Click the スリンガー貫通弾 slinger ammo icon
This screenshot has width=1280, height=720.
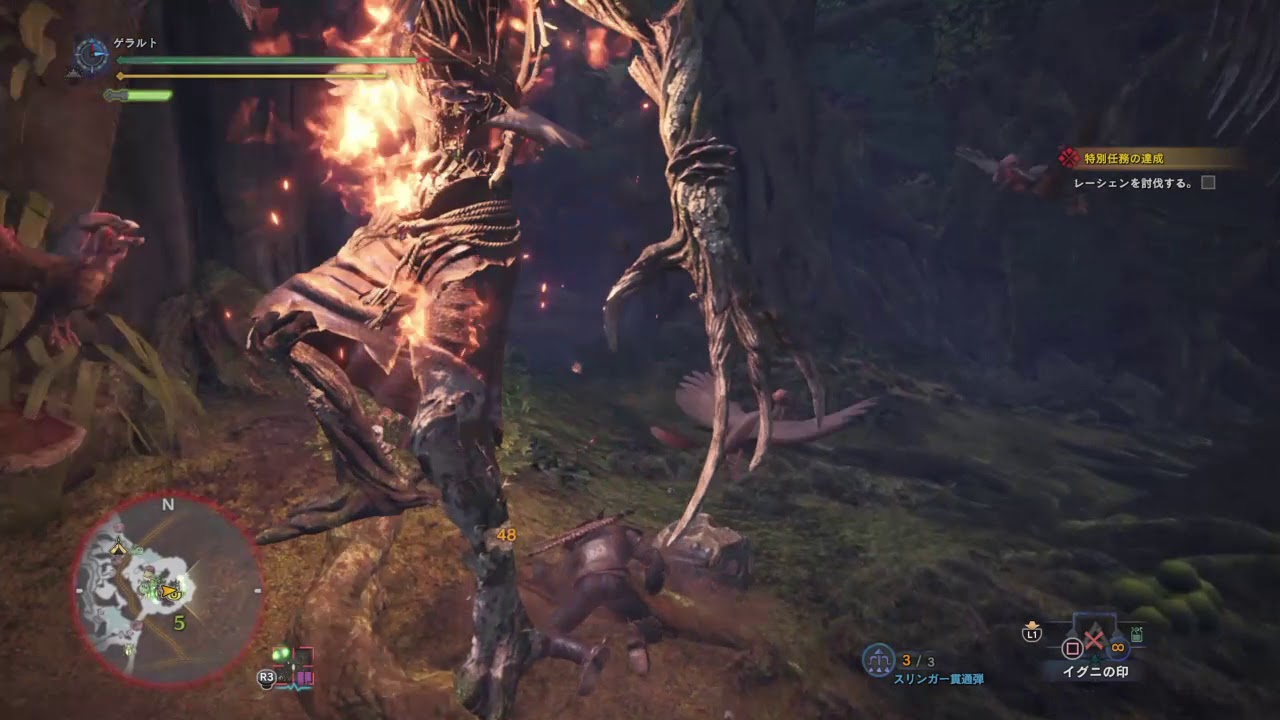(879, 659)
